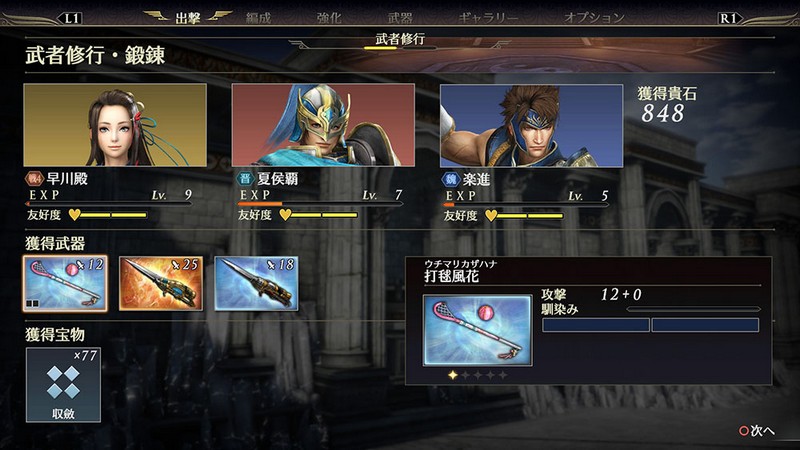Open the ギャラリー tab

pyautogui.click(x=487, y=17)
